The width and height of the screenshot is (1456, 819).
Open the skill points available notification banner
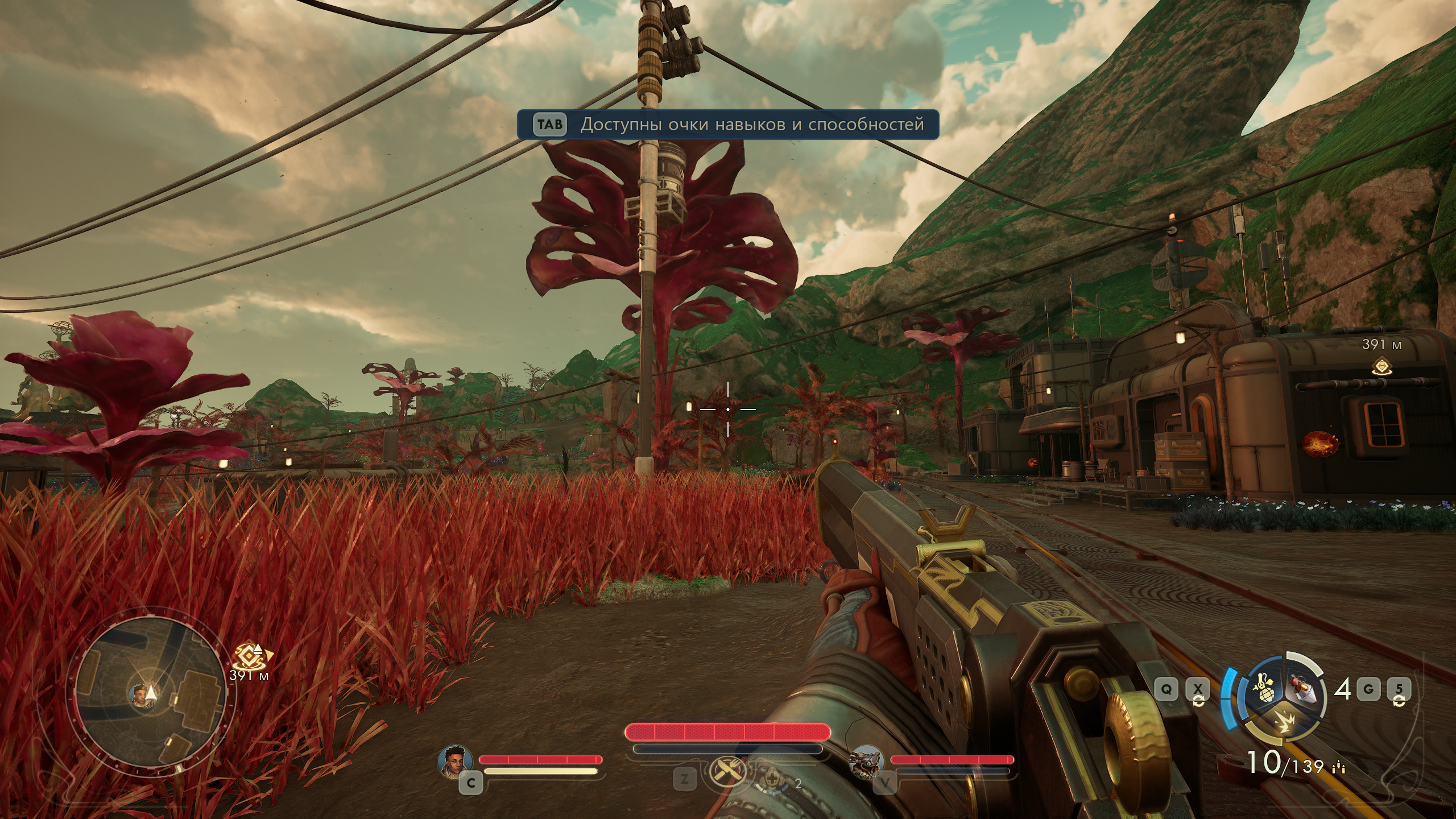(x=727, y=125)
